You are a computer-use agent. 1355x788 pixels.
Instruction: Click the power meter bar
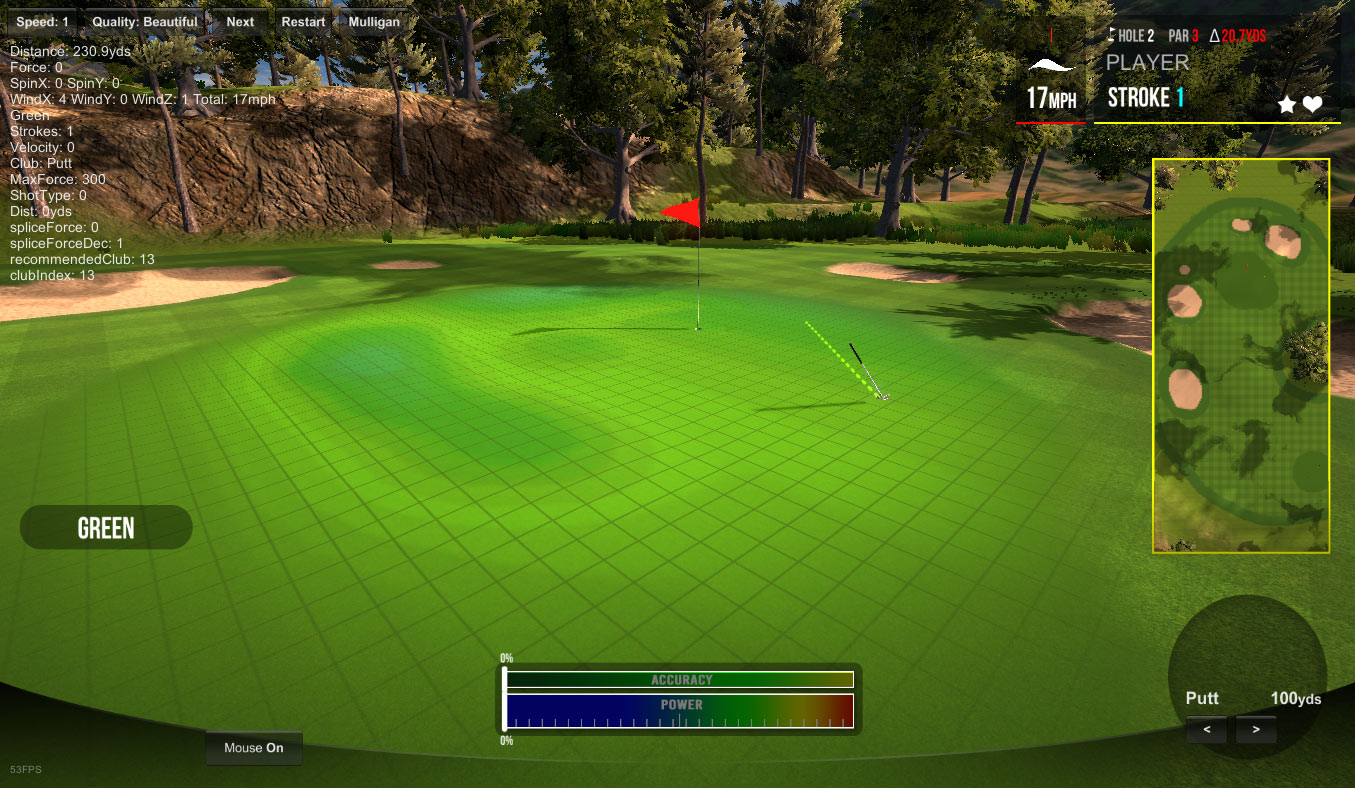coord(680,711)
